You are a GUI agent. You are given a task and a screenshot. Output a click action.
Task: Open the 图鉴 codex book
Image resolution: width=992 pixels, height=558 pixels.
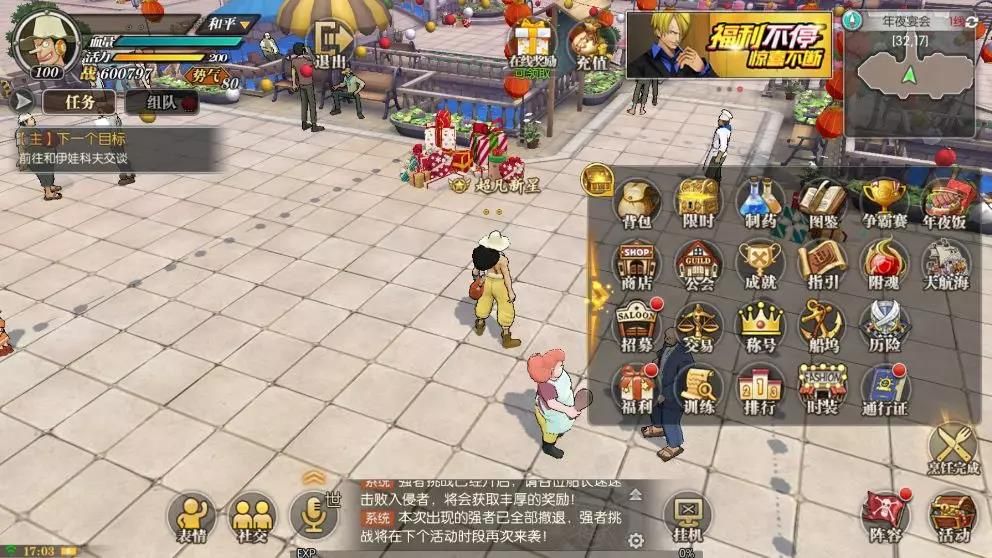click(822, 204)
